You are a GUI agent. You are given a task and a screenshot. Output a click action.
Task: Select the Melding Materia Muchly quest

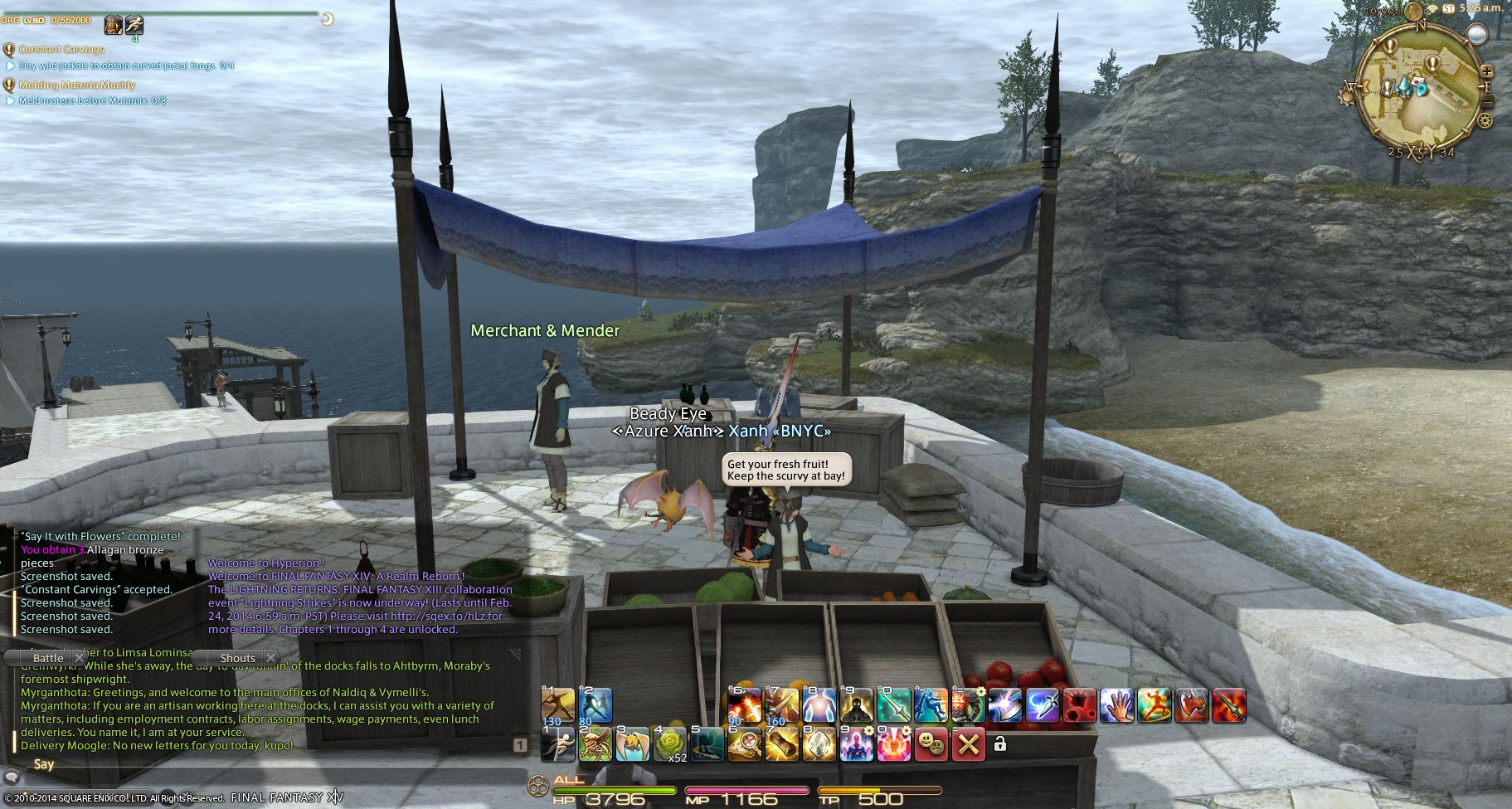click(76, 85)
